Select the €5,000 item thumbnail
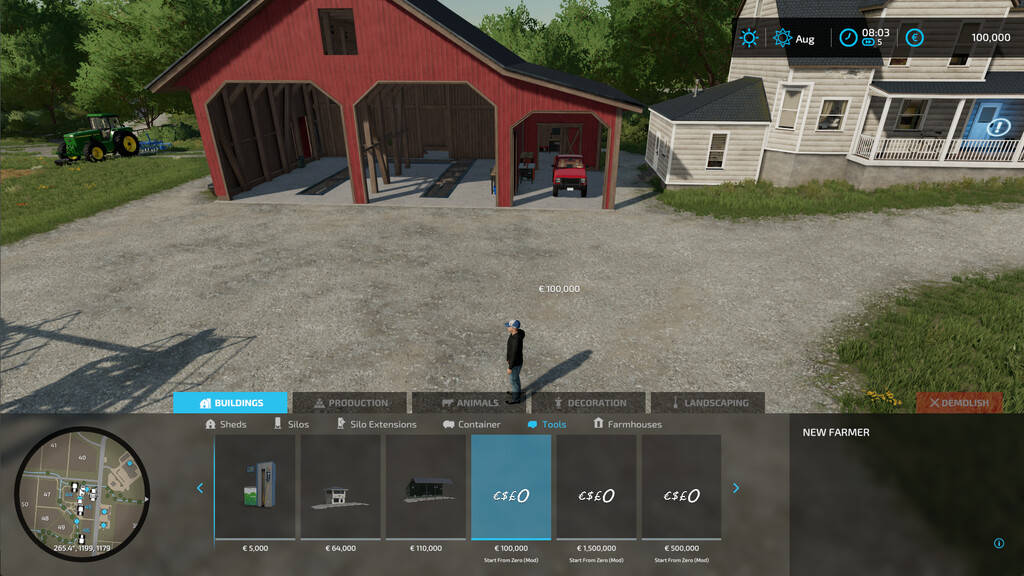This screenshot has height=576, width=1024. click(x=256, y=487)
